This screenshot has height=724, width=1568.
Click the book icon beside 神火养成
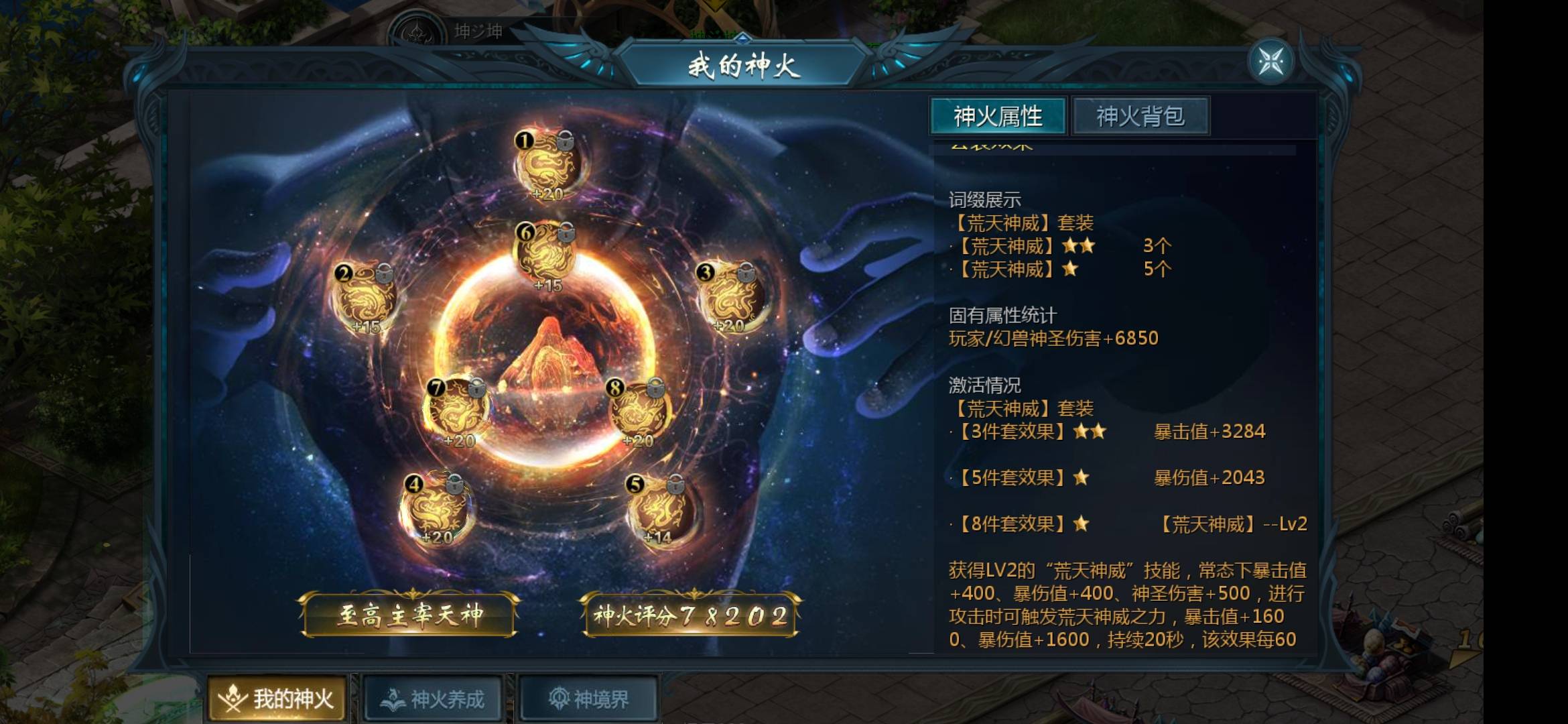392,697
